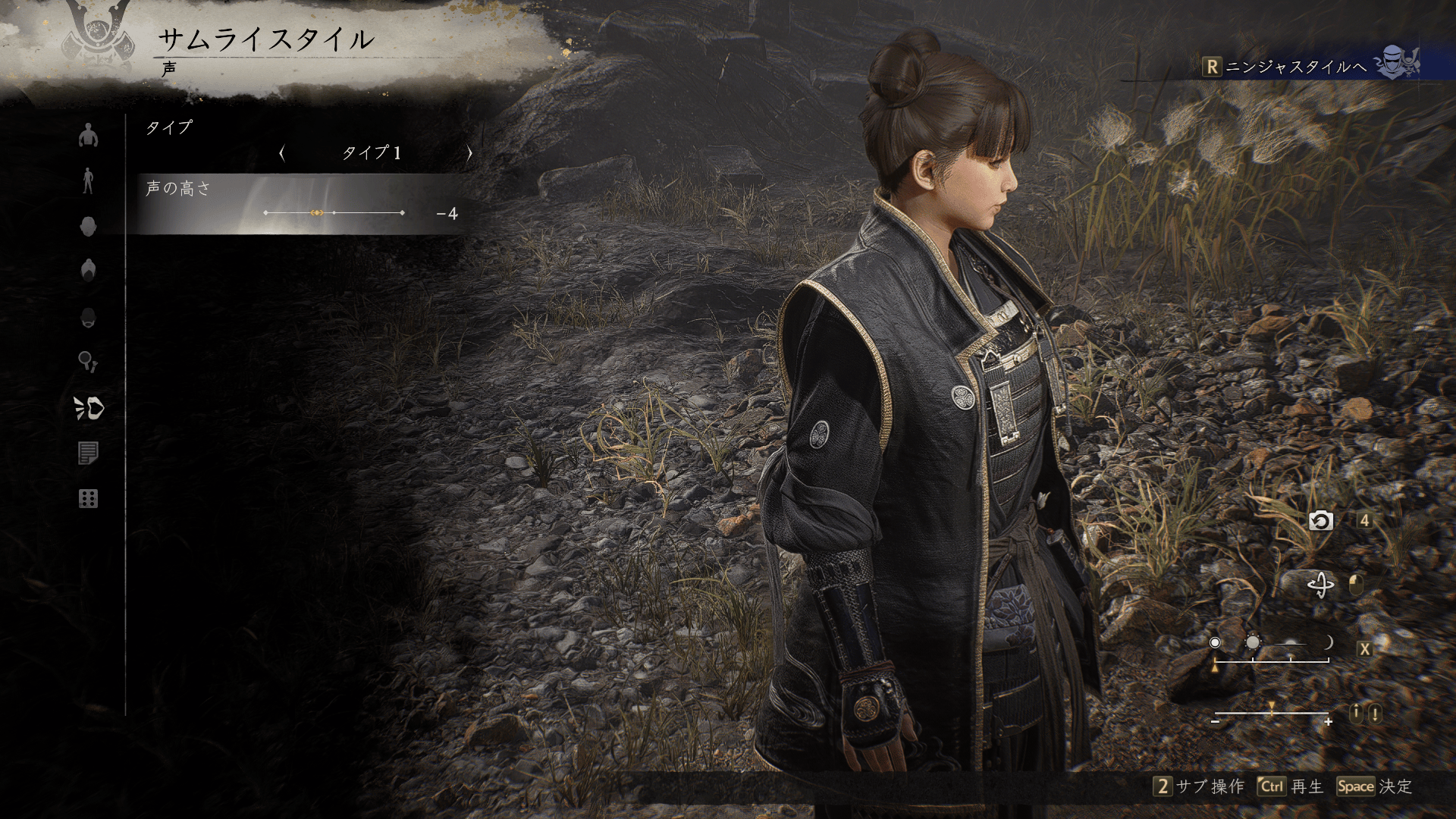Open the bald head face tab
This screenshot has height=819, width=1456.
point(89,226)
